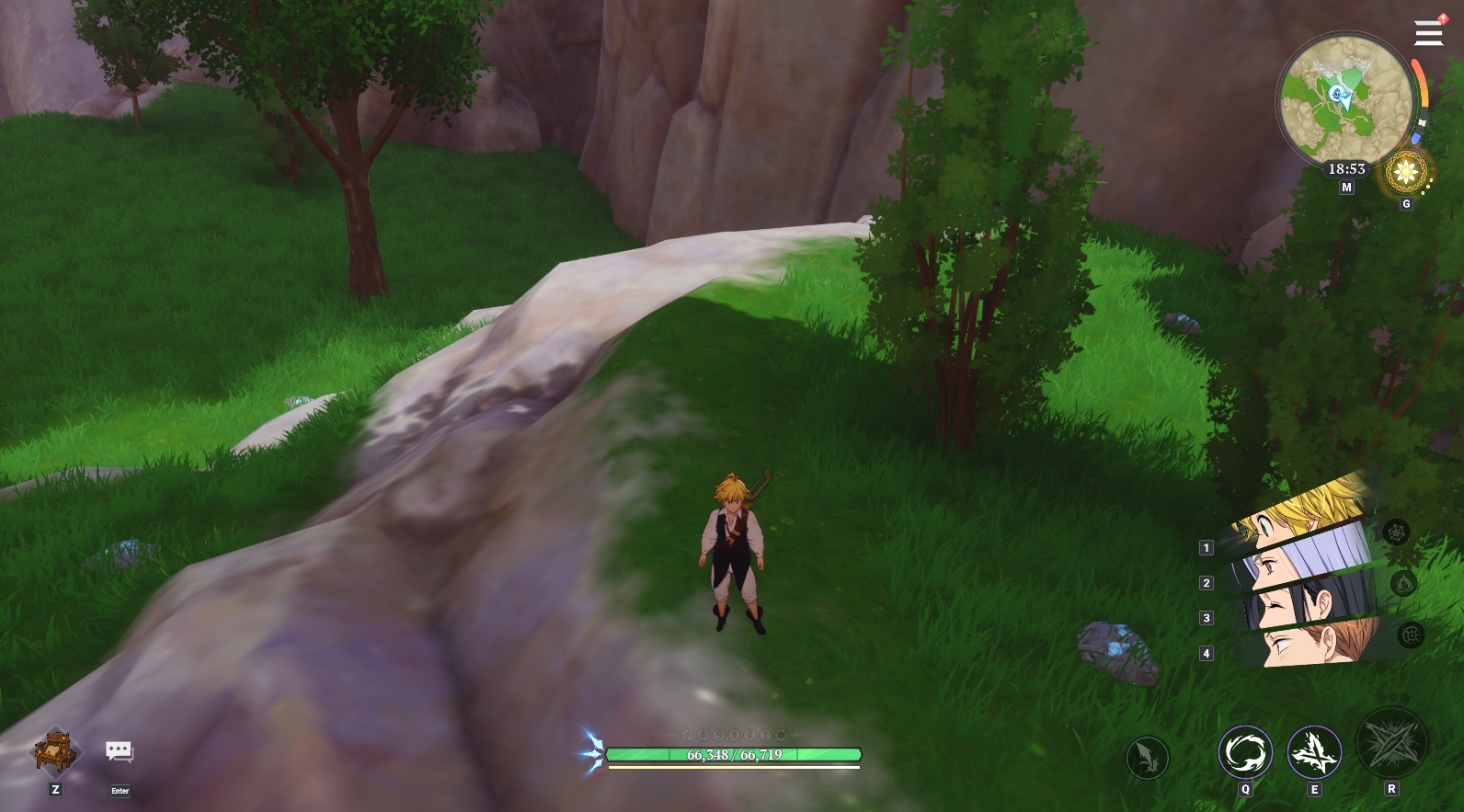Activate the four-point star slash skill
The height and width of the screenshot is (812, 1464).
tap(1314, 752)
